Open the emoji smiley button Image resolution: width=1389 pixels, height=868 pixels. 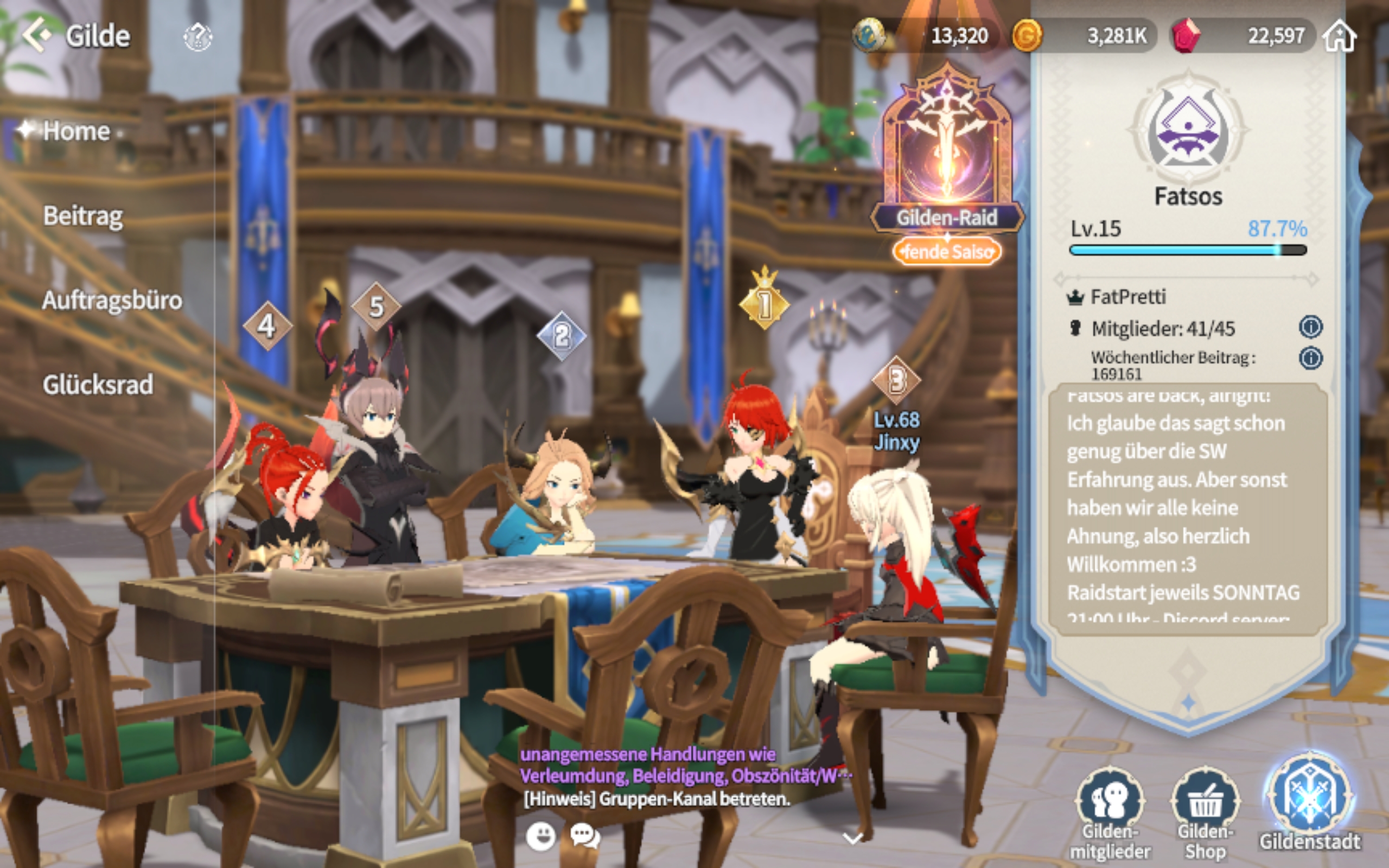pyautogui.click(x=540, y=836)
